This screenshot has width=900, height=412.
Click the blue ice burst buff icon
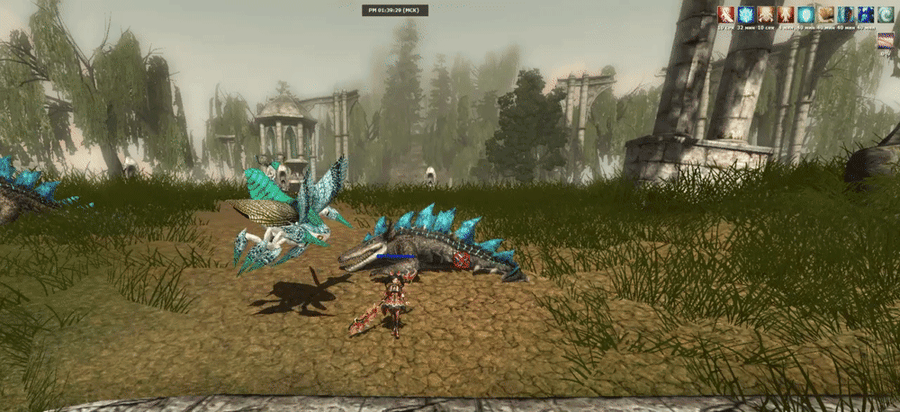pyautogui.click(x=746, y=14)
